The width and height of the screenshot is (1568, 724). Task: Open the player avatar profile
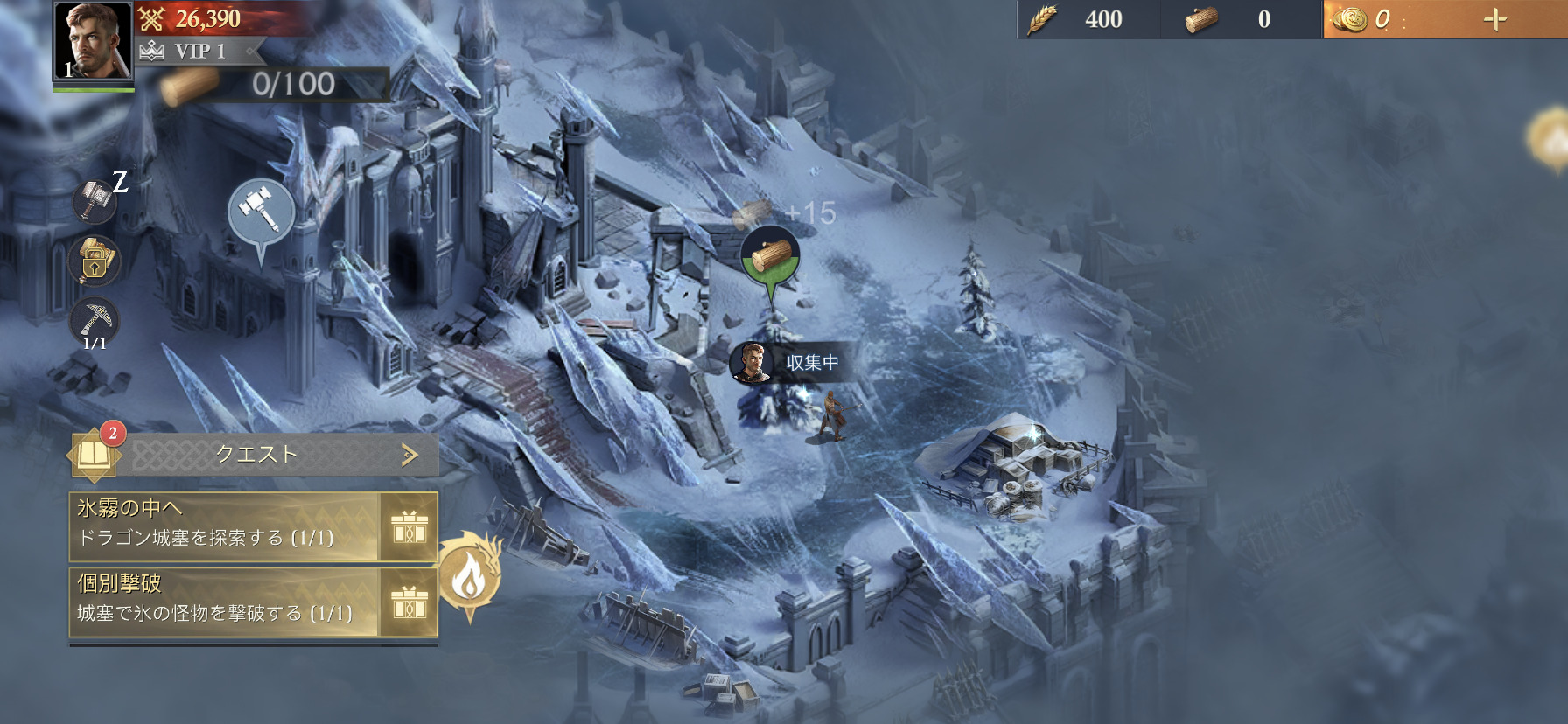(93, 40)
